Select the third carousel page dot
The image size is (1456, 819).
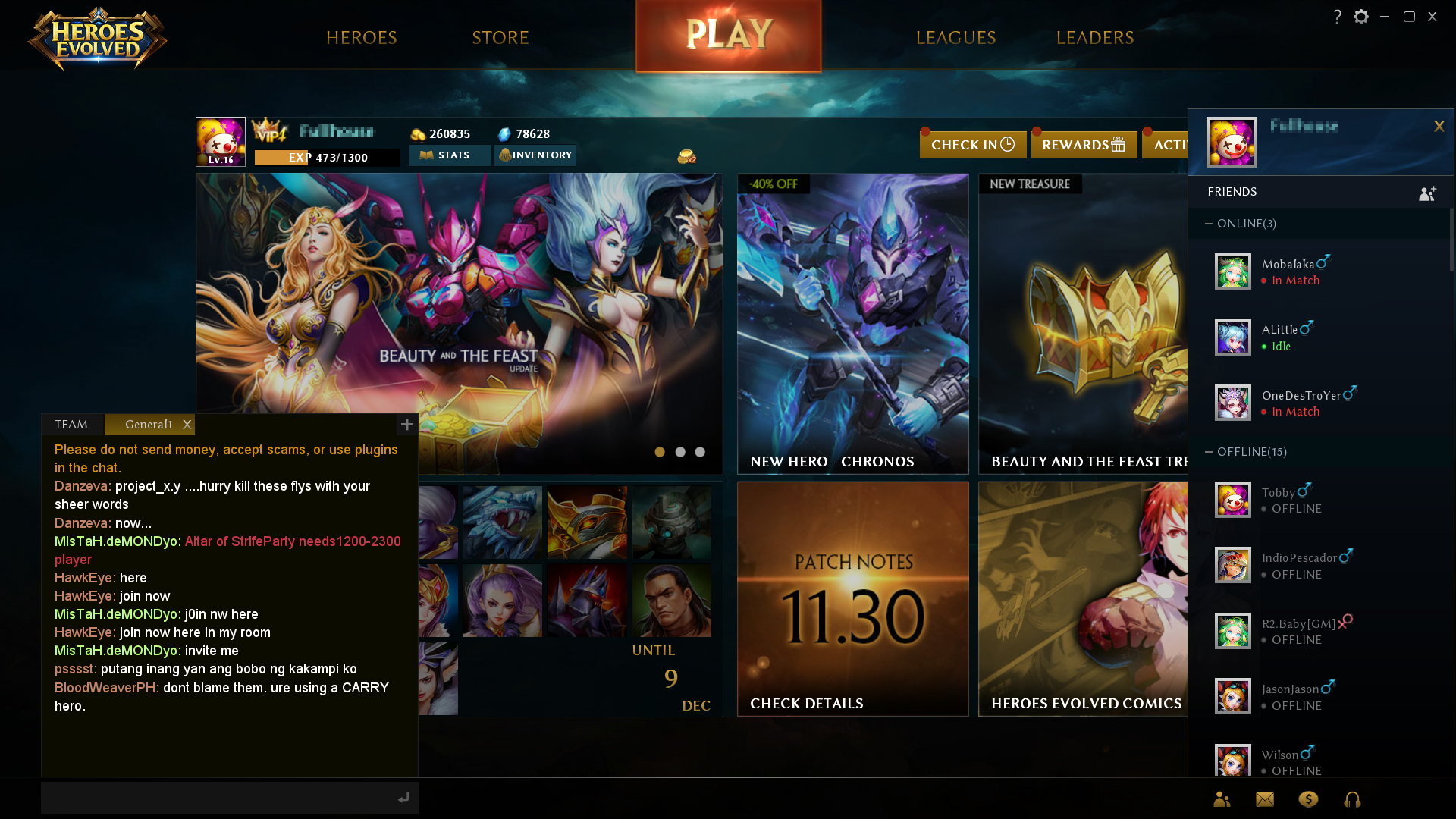point(699,451)
